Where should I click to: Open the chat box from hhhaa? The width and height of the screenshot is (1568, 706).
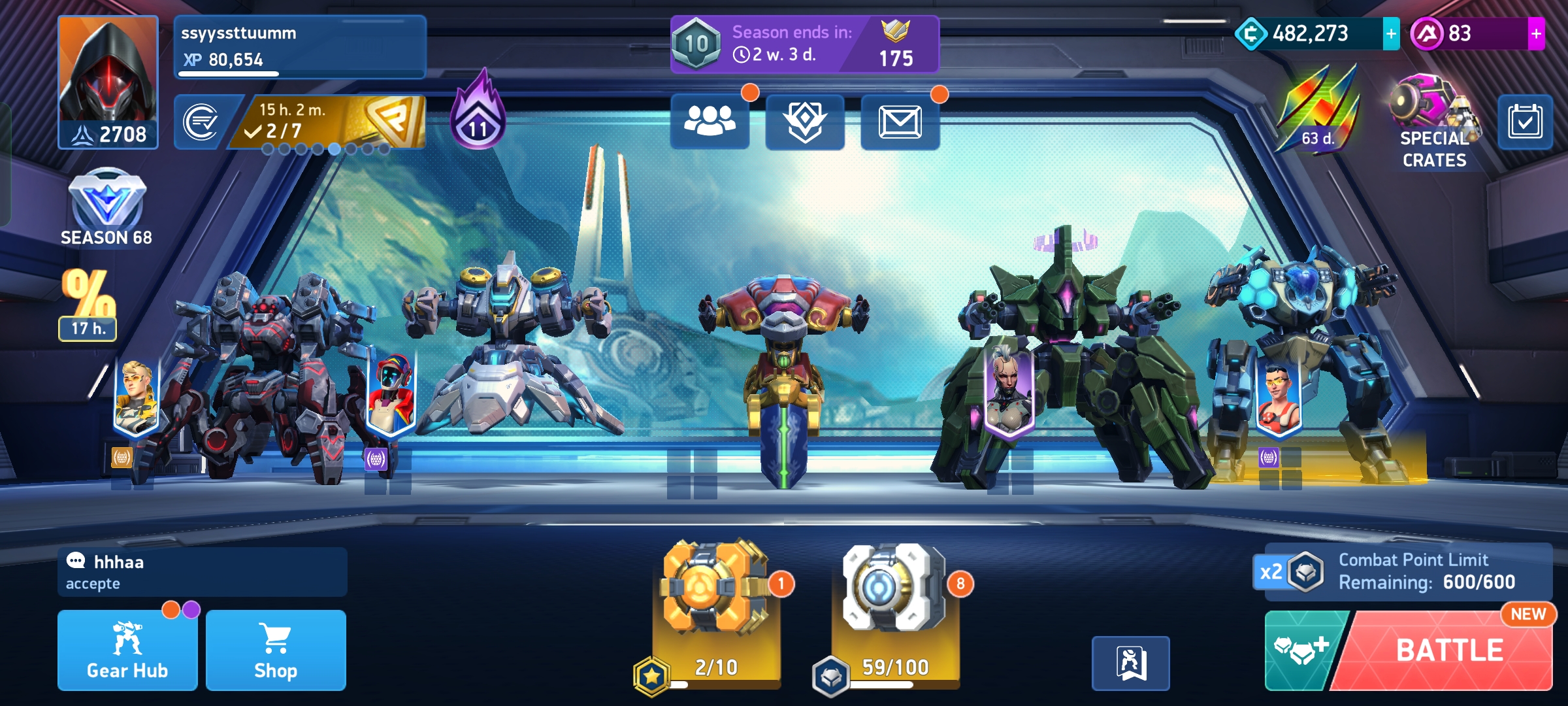point(203,572)
